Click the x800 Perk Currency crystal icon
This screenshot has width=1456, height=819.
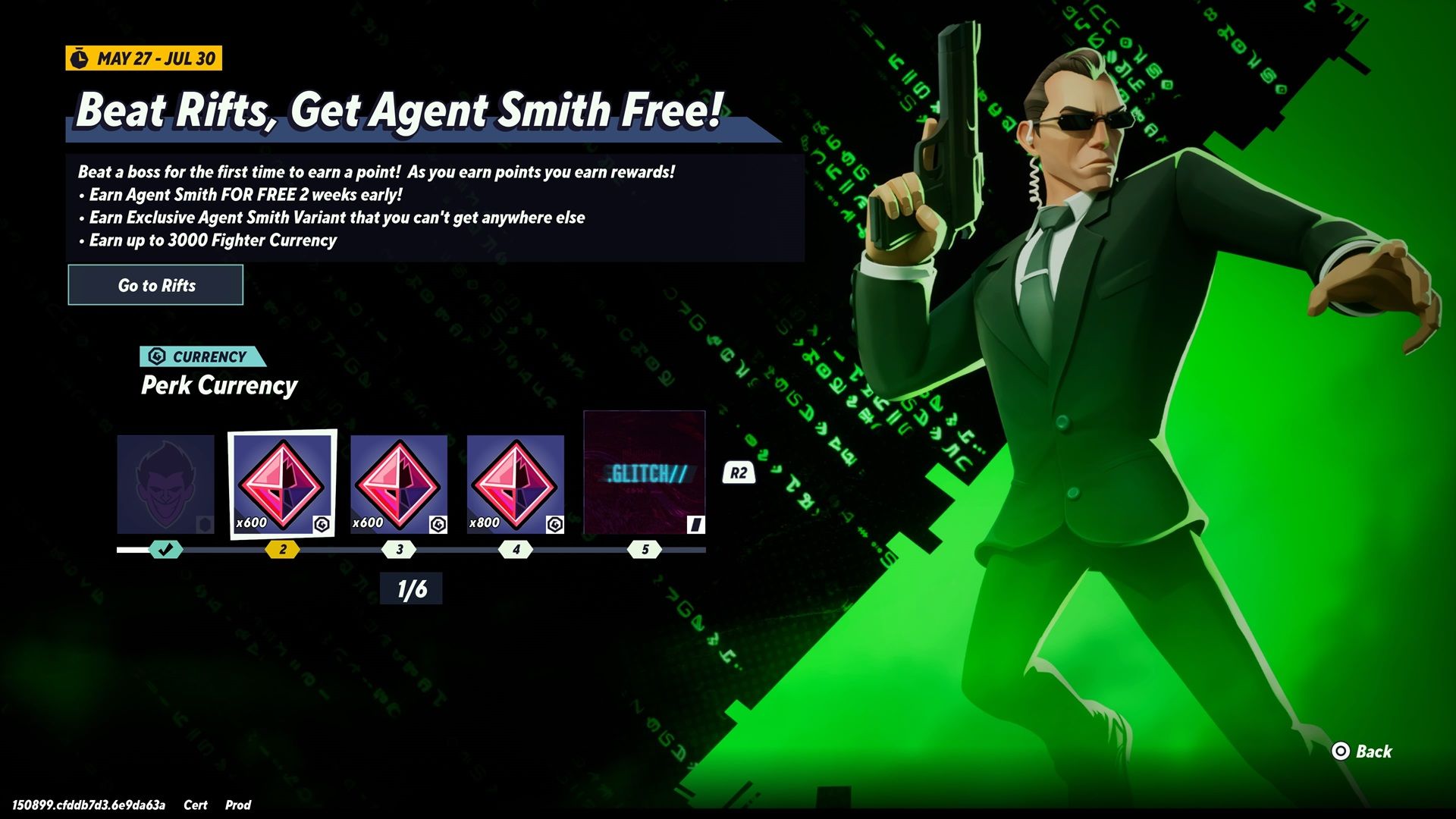(x=514, y=483)
